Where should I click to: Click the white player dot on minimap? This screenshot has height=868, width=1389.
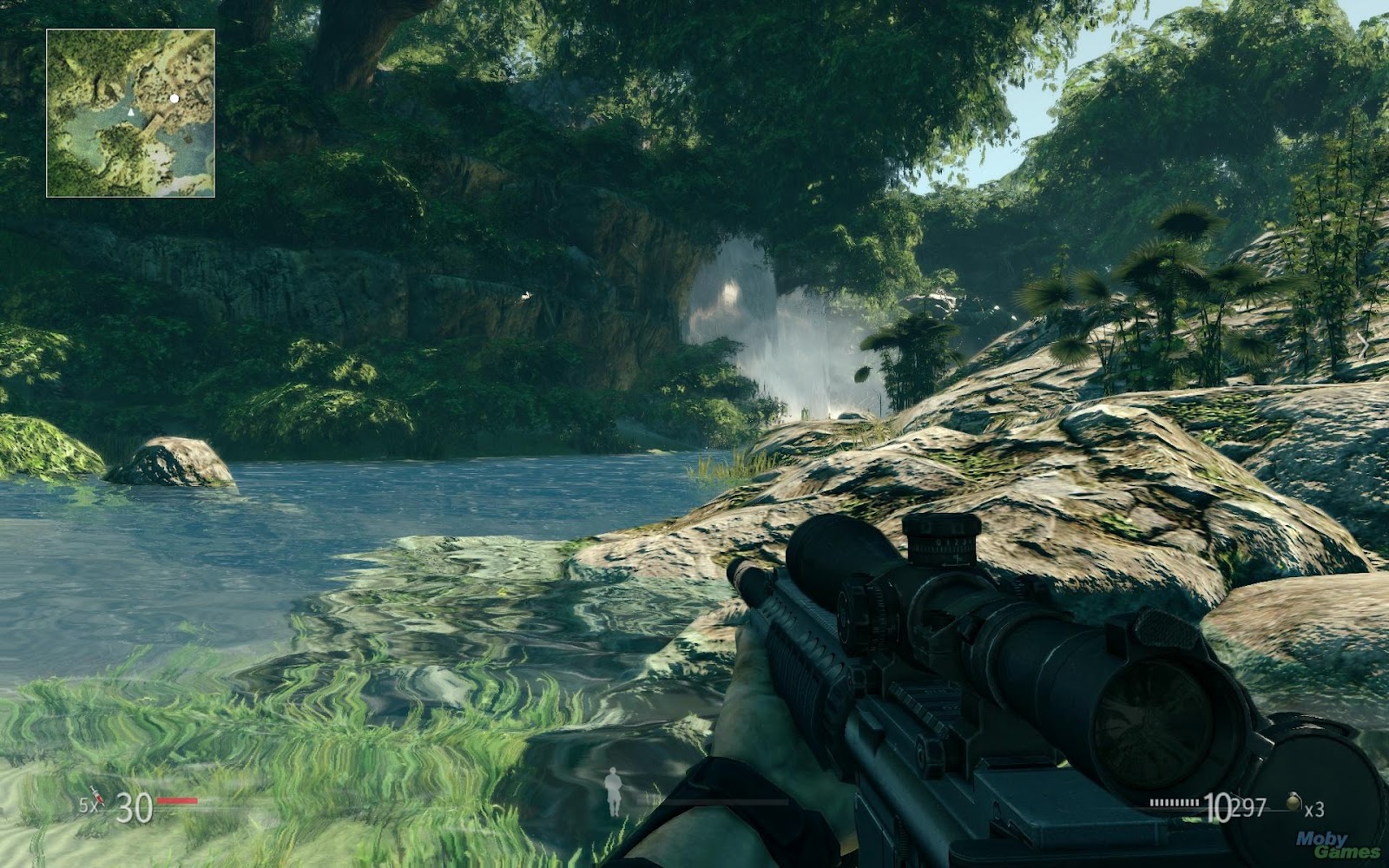click(x=174, y=98)
